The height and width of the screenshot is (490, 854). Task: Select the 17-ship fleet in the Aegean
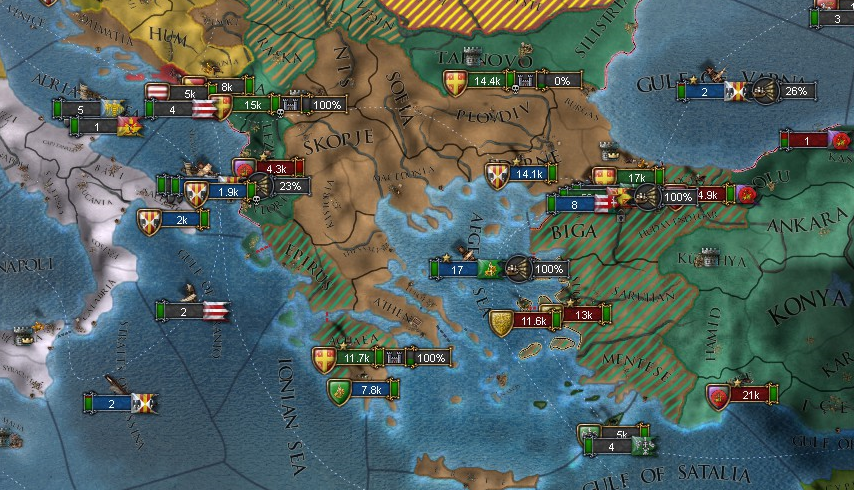coord(456,269)
